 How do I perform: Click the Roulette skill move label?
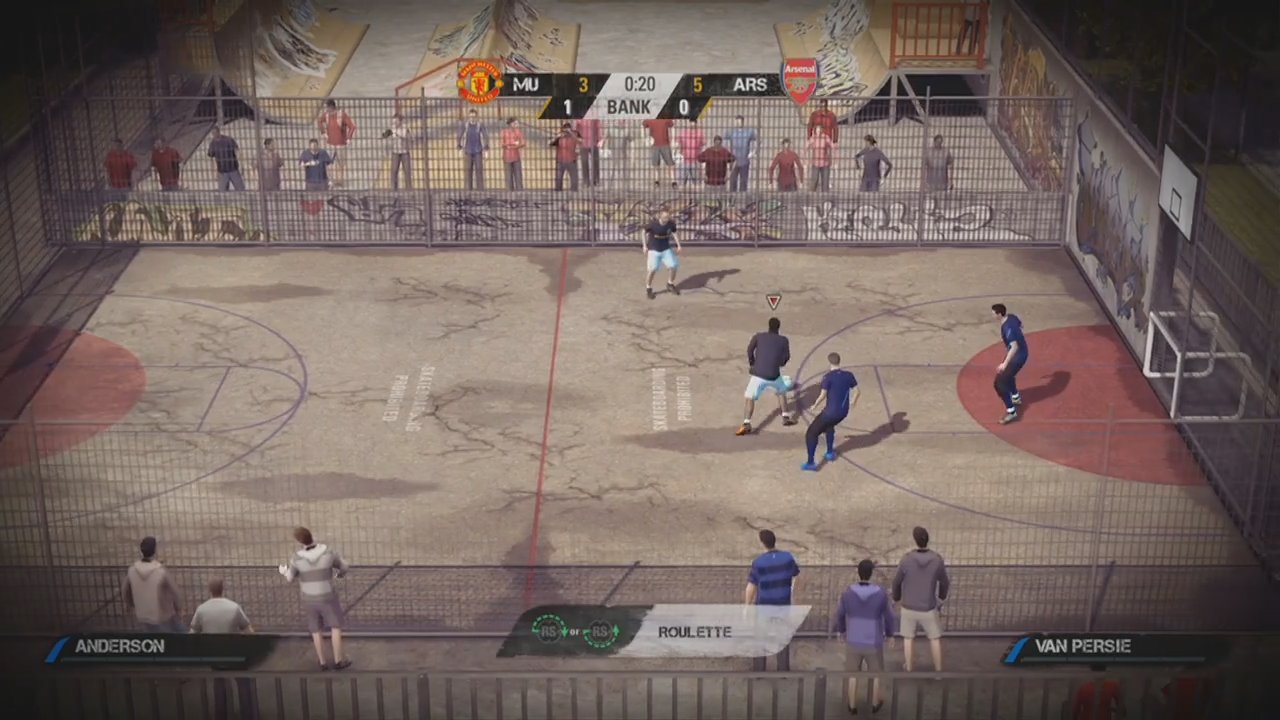[x=694, y=632]
